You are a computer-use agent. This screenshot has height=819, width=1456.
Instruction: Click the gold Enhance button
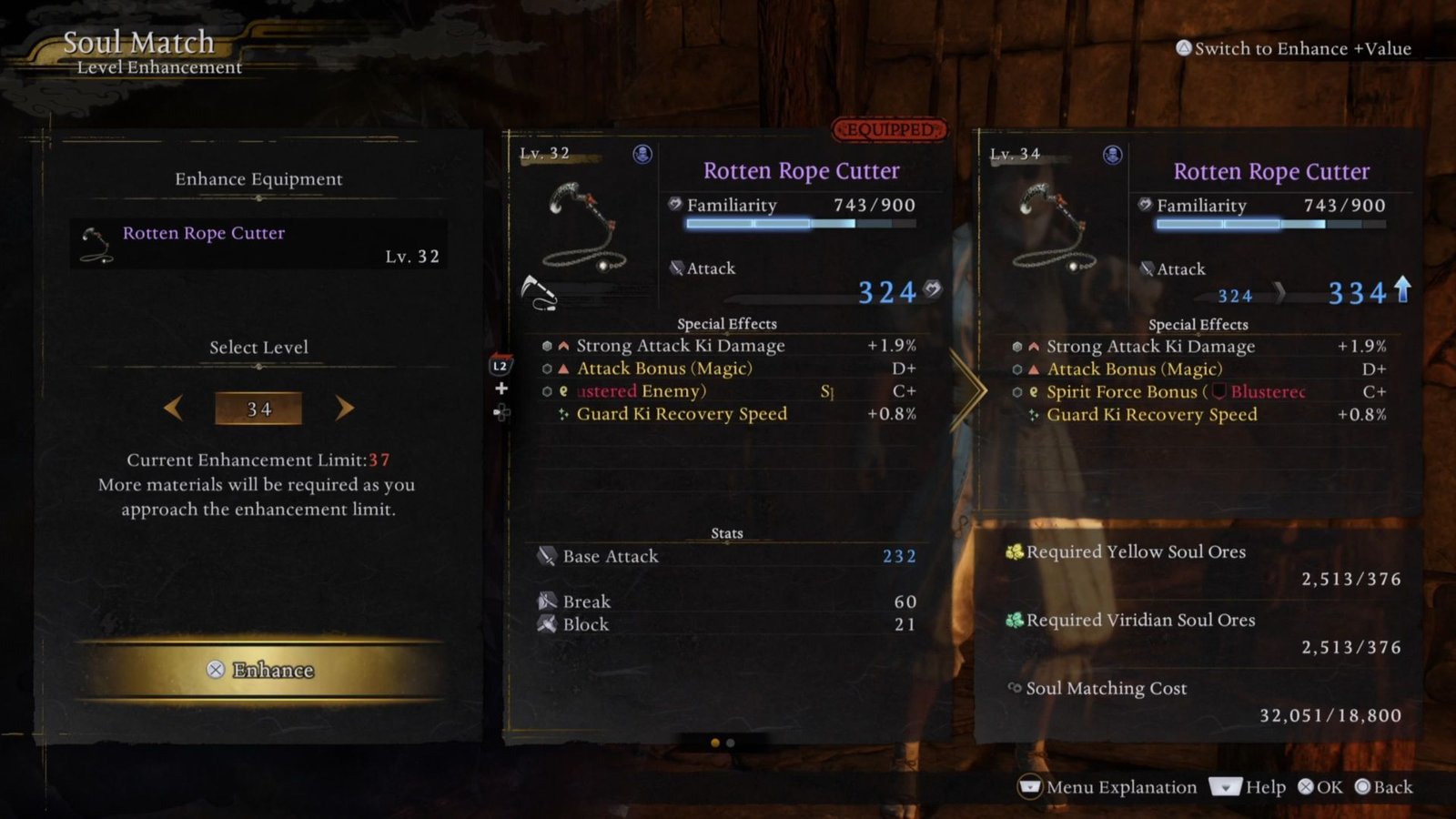click(x=260, y=670)
